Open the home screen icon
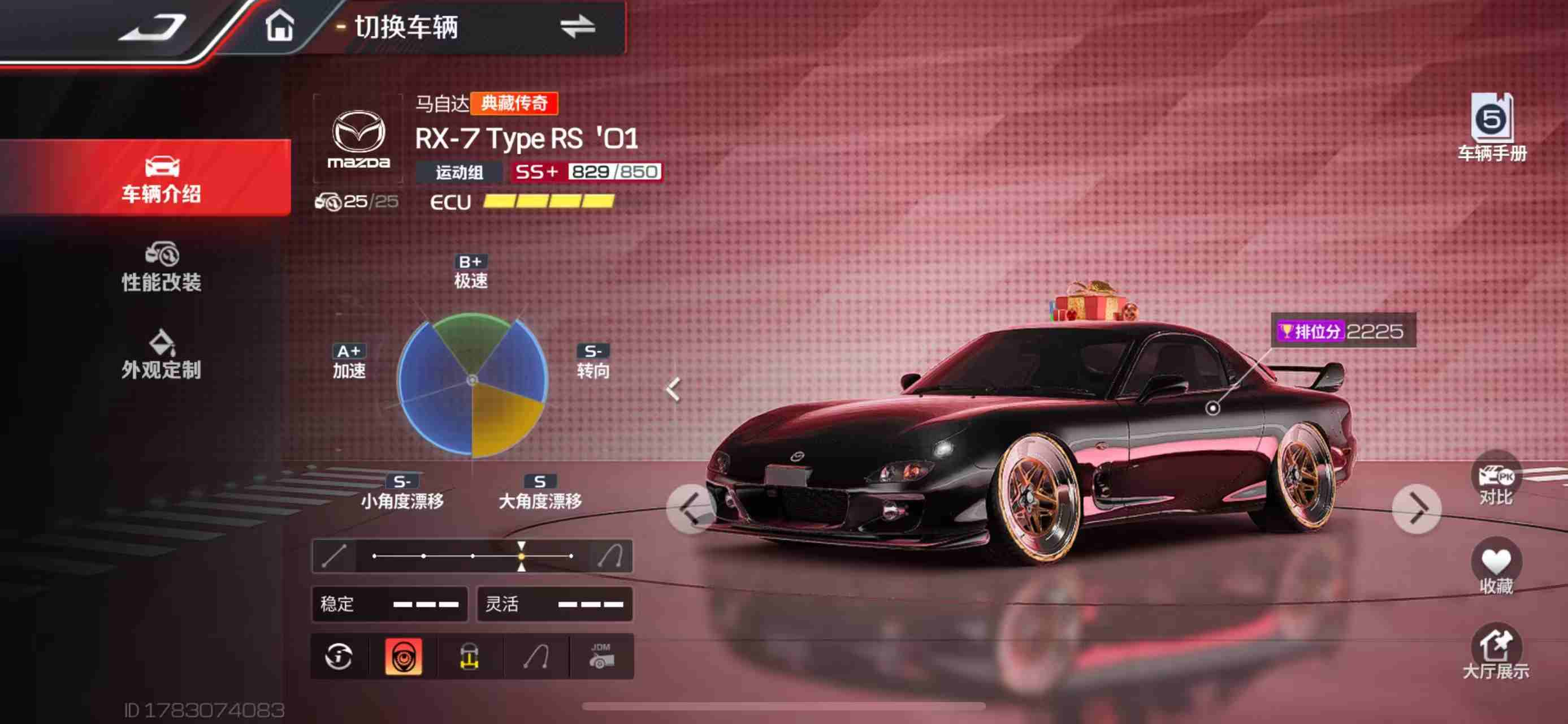Screen dimensions: 1568x724 click(x=279, y=27)
